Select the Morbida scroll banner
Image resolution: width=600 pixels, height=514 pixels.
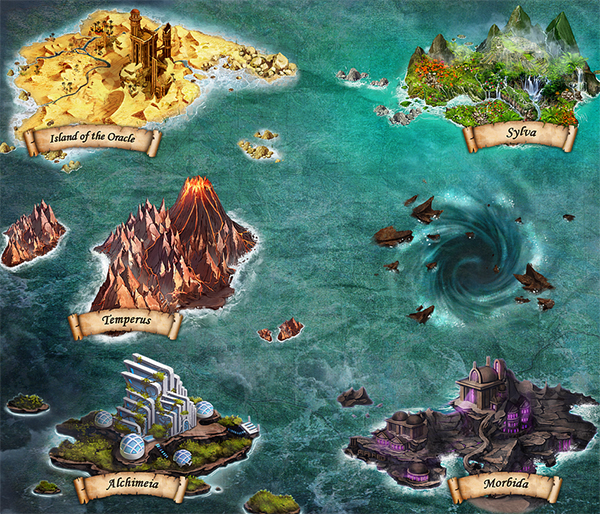(x=503, y=487)
